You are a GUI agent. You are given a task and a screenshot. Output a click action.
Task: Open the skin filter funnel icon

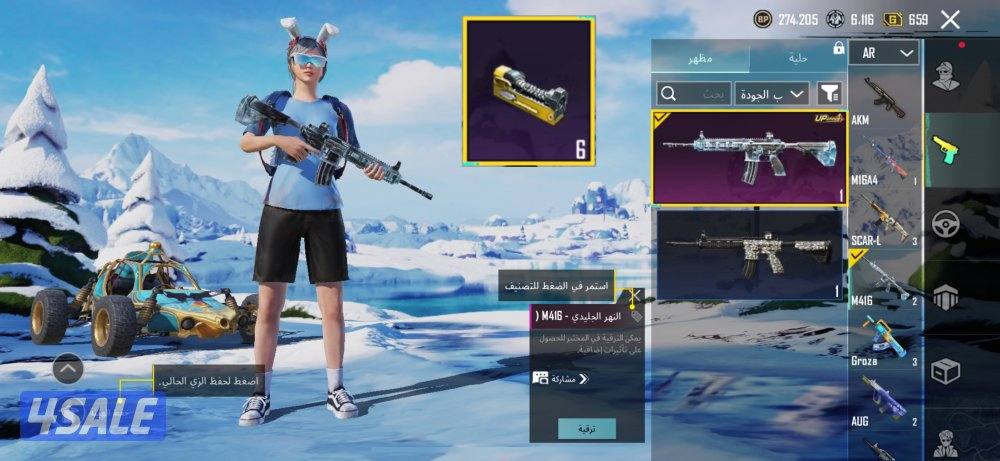coord(829,94)
